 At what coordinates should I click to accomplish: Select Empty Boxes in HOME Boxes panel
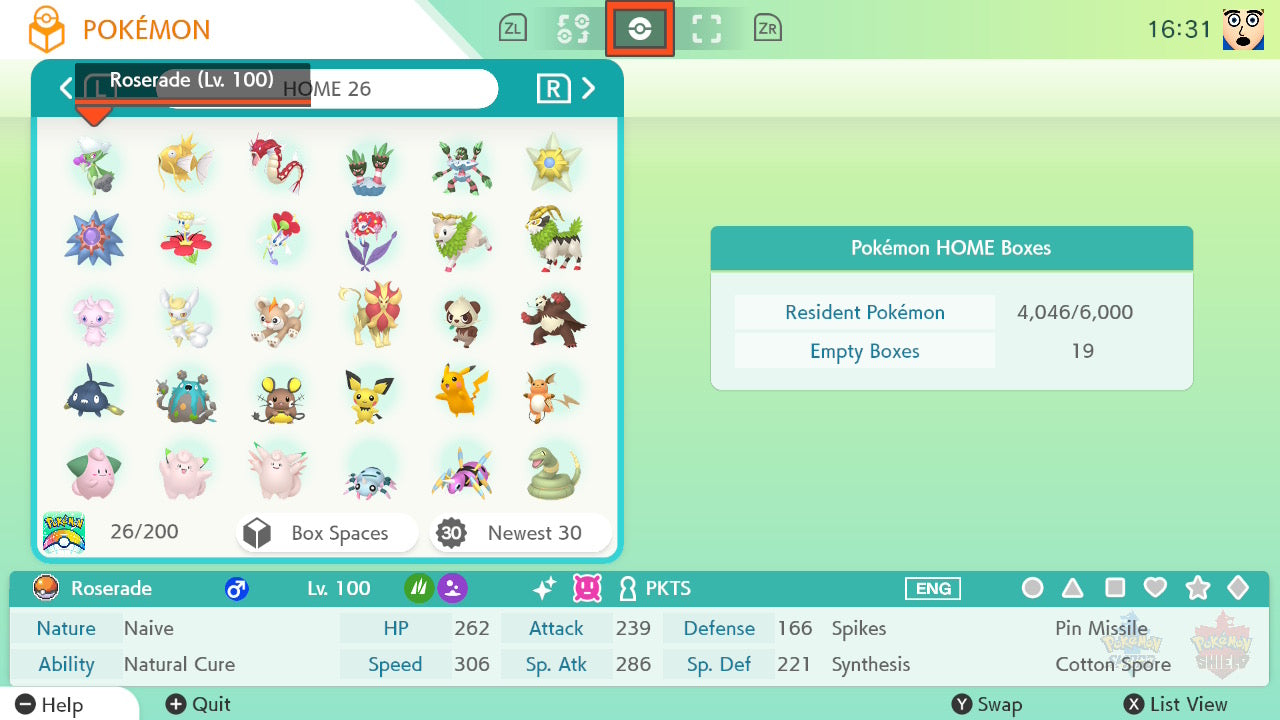(x=864, y=351)
